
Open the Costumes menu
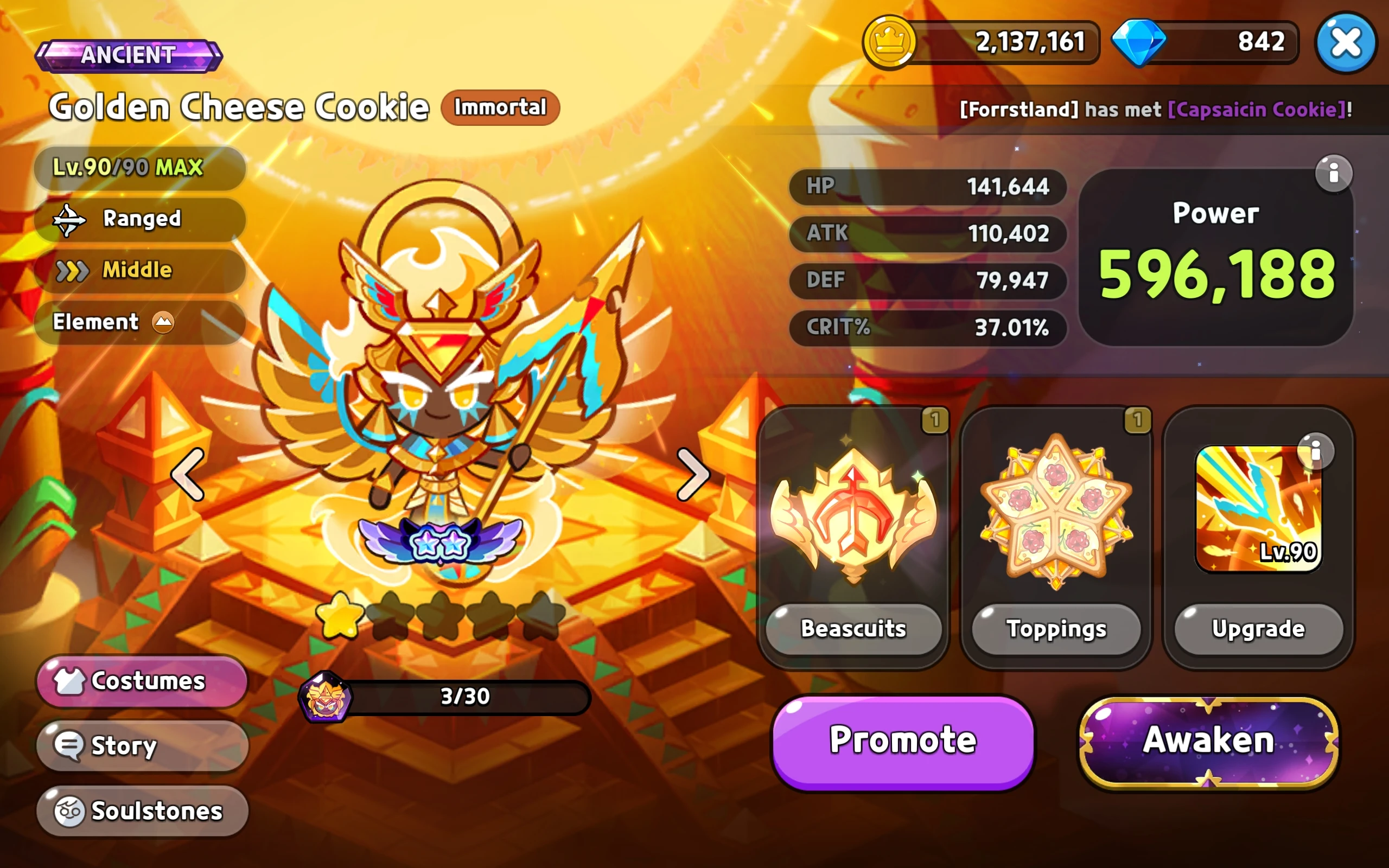coord(141,681)
